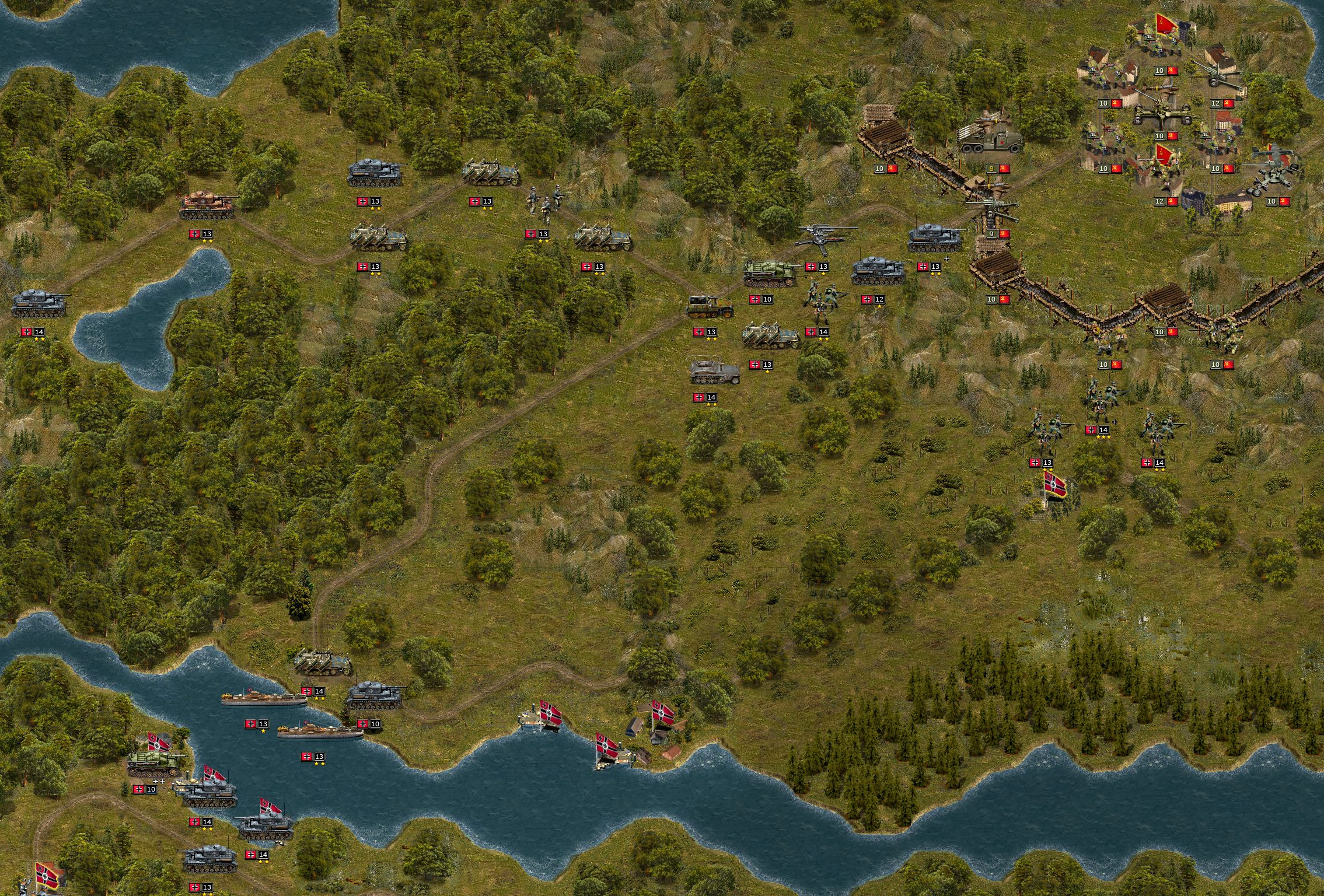Select the gray half-track with strength 14
Screen dimensions: 1324x896
[x=714, y=372]
